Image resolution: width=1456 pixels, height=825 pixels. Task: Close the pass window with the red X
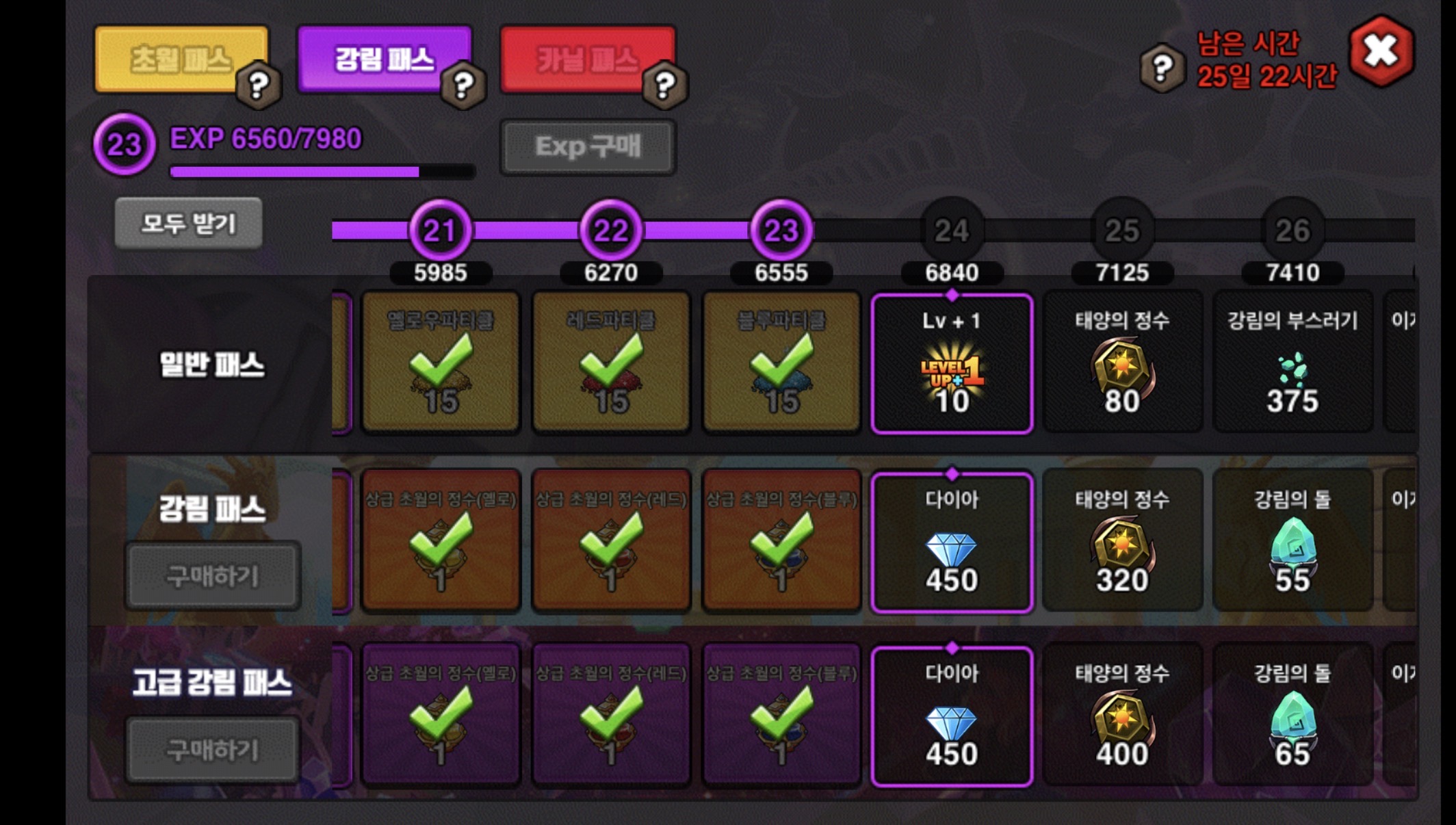click(1381, 52)
